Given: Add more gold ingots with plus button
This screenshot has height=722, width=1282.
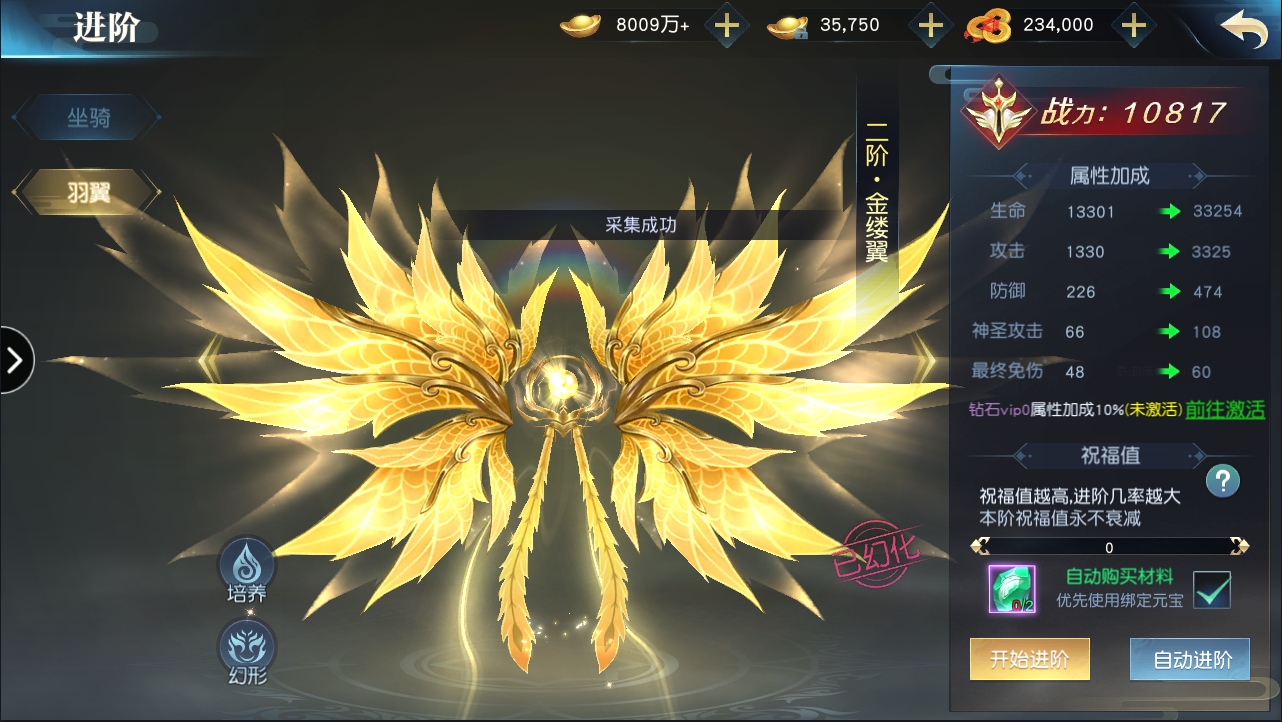Looking at the screenshot, I should [727, 26].
